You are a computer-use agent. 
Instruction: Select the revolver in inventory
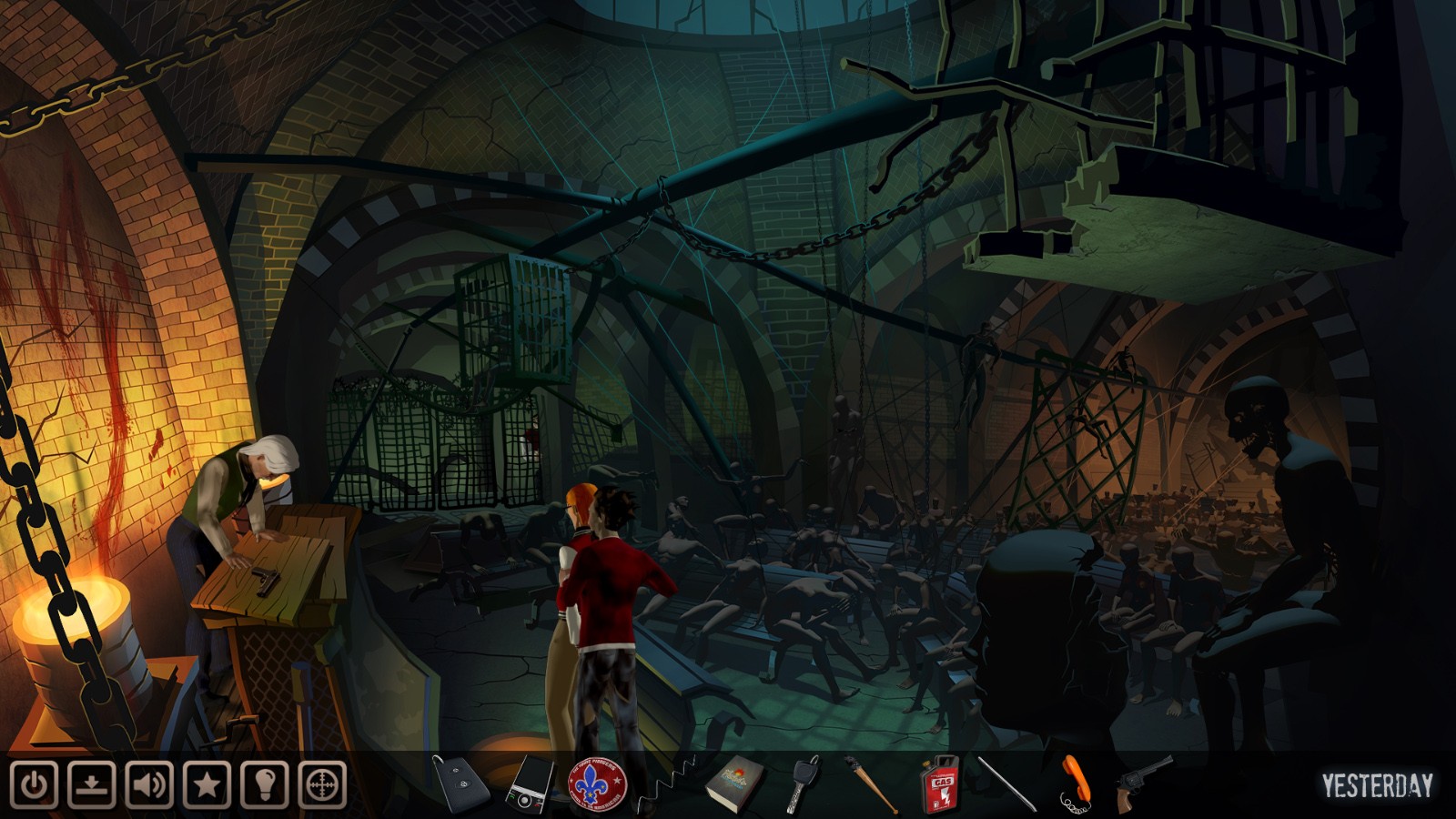[x=1143, y=781]
